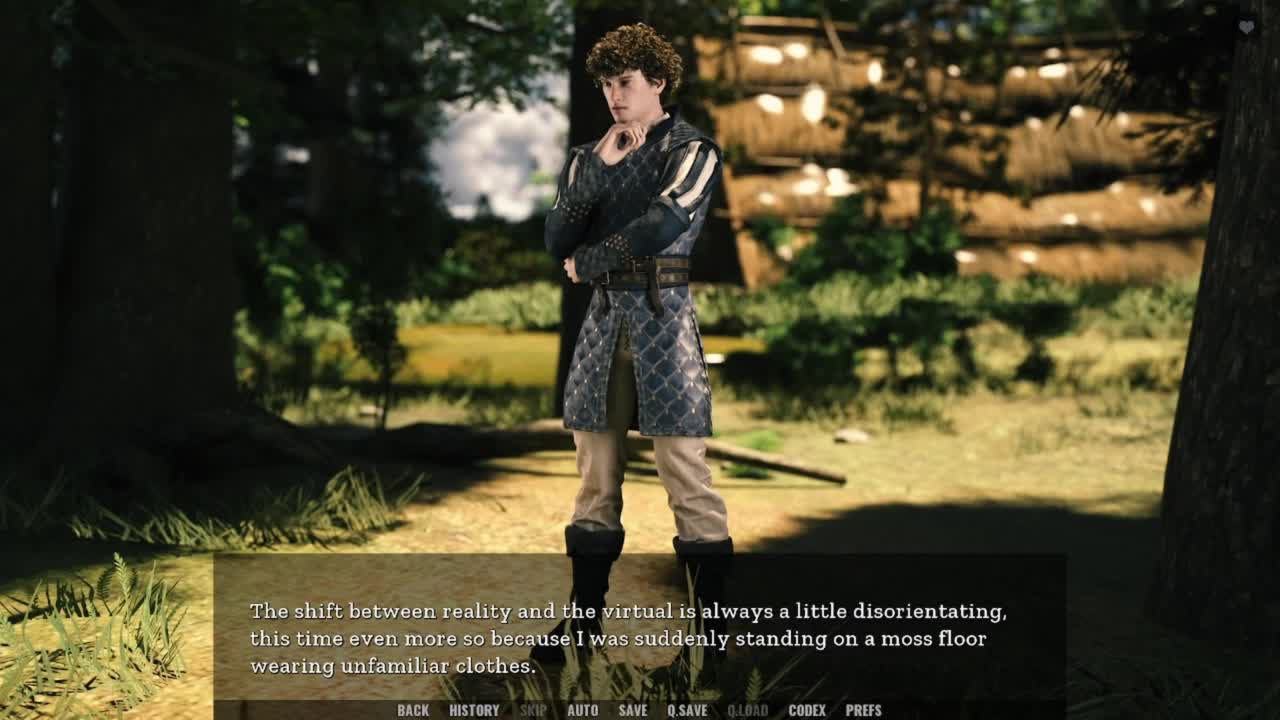1280x720 pixels.
Task: Open the dialogue HISTORY log
Action: point(474,710)
